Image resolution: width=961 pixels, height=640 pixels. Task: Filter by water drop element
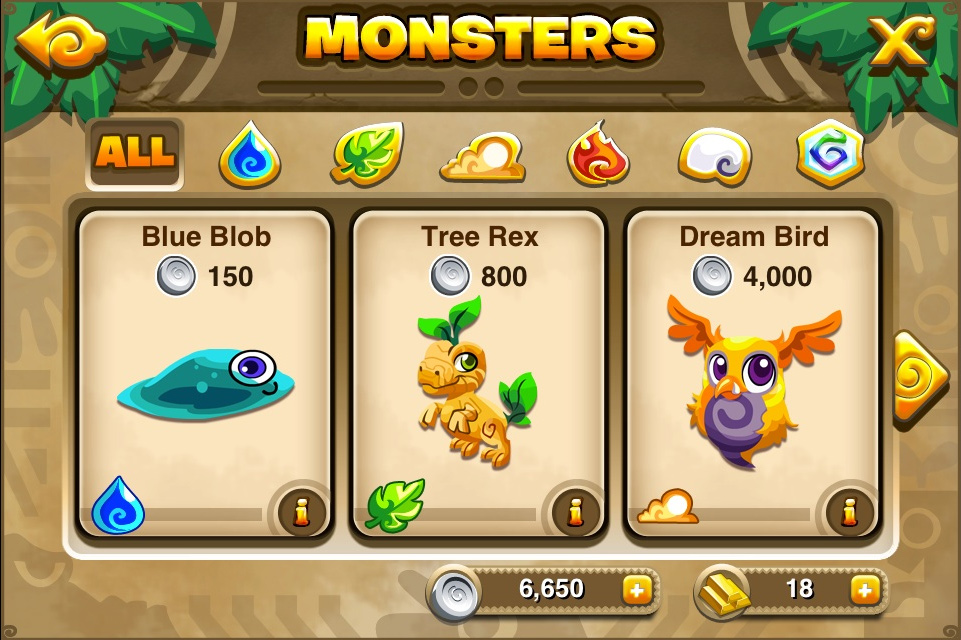pyautogui.click(x=249, y=155)
